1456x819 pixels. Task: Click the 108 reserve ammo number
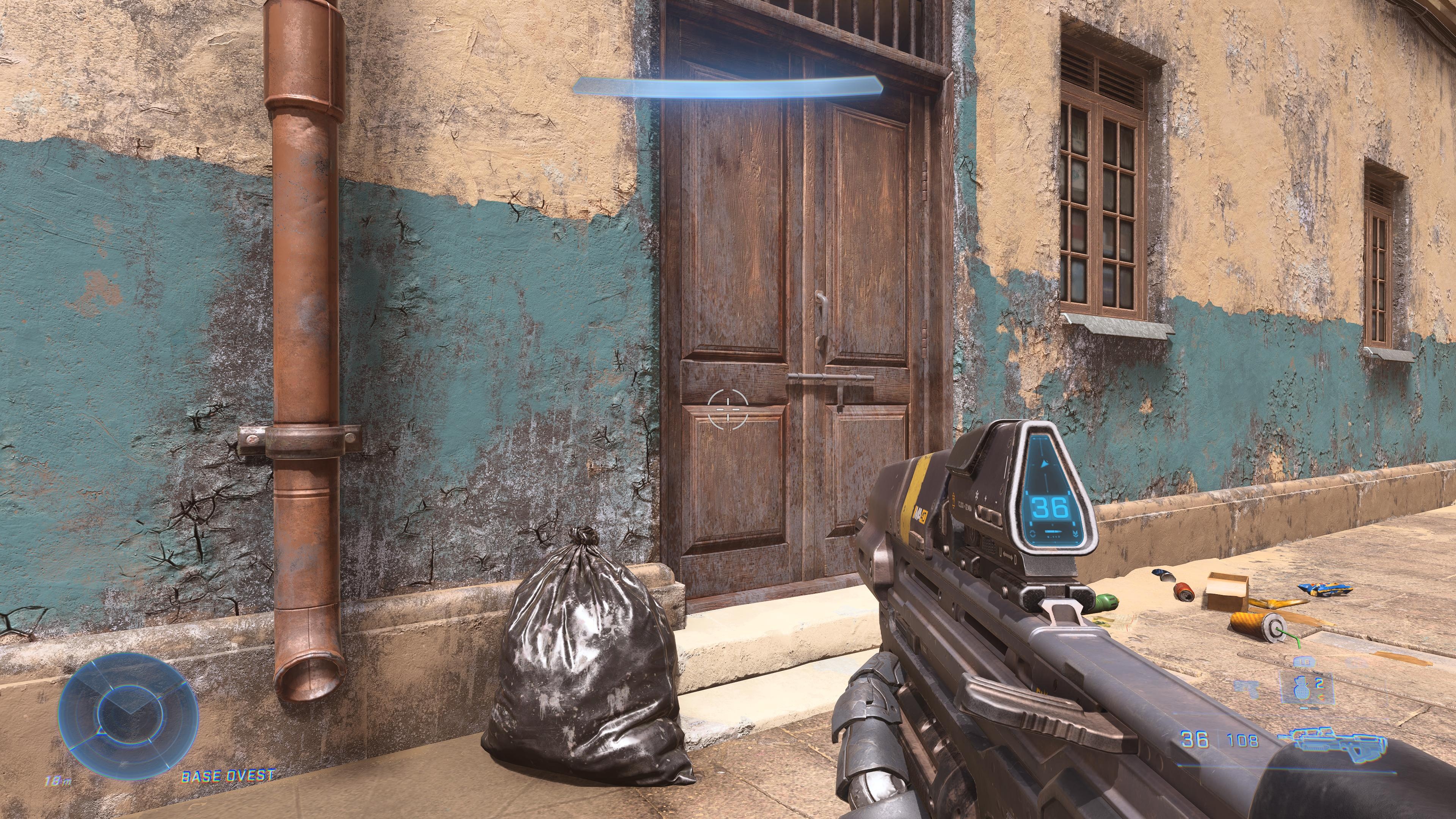coord(1242,740)
